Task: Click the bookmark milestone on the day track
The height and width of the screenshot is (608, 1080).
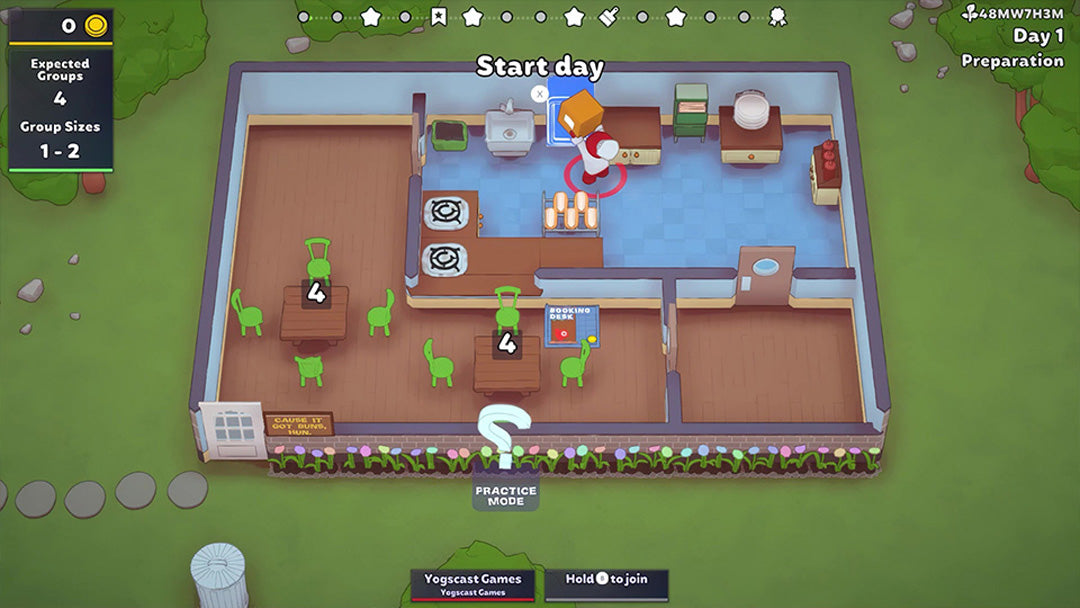Action: pyautogui.click(x=438, y=16)
